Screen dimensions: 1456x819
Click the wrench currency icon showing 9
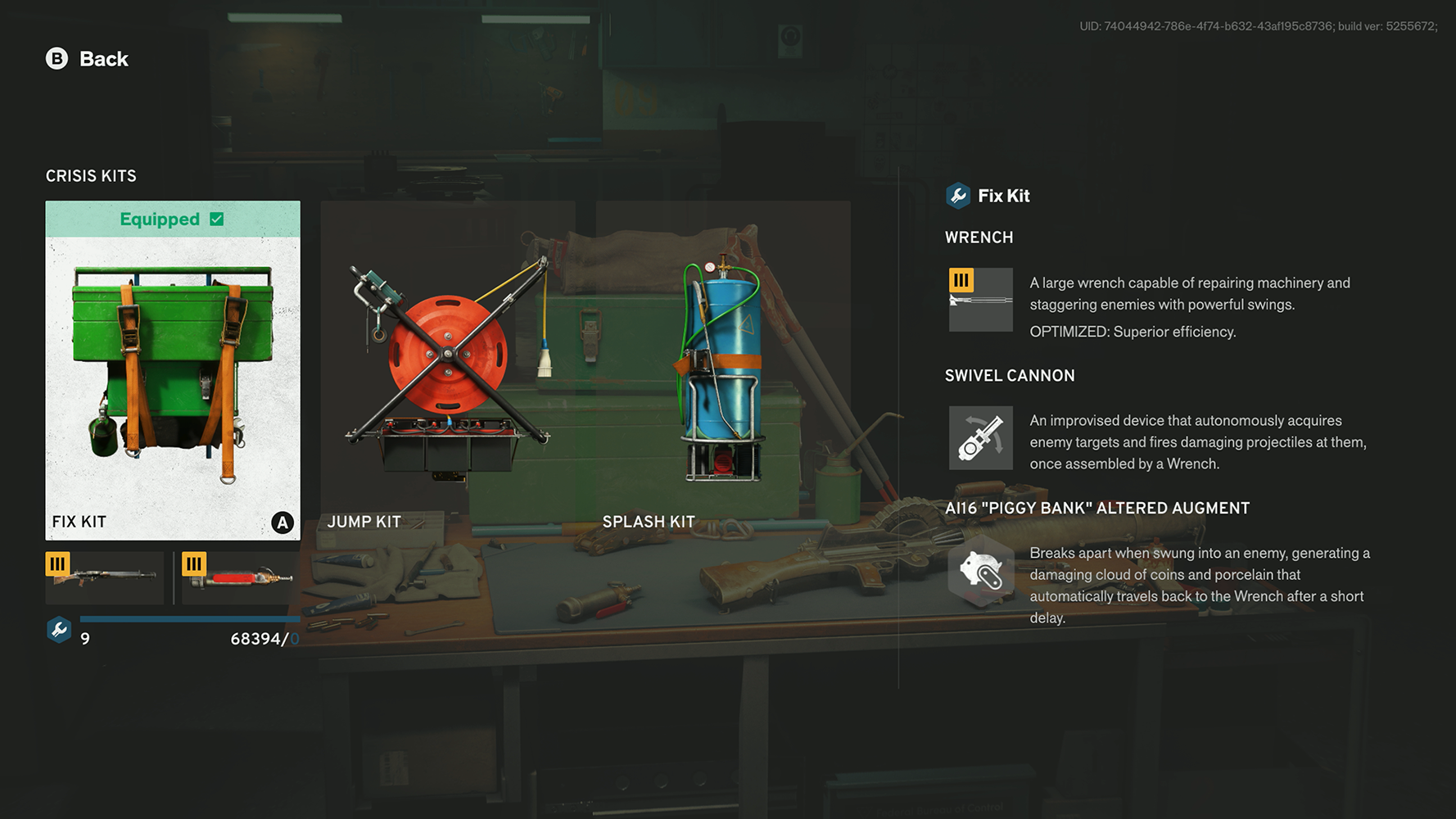click(58, 630)
